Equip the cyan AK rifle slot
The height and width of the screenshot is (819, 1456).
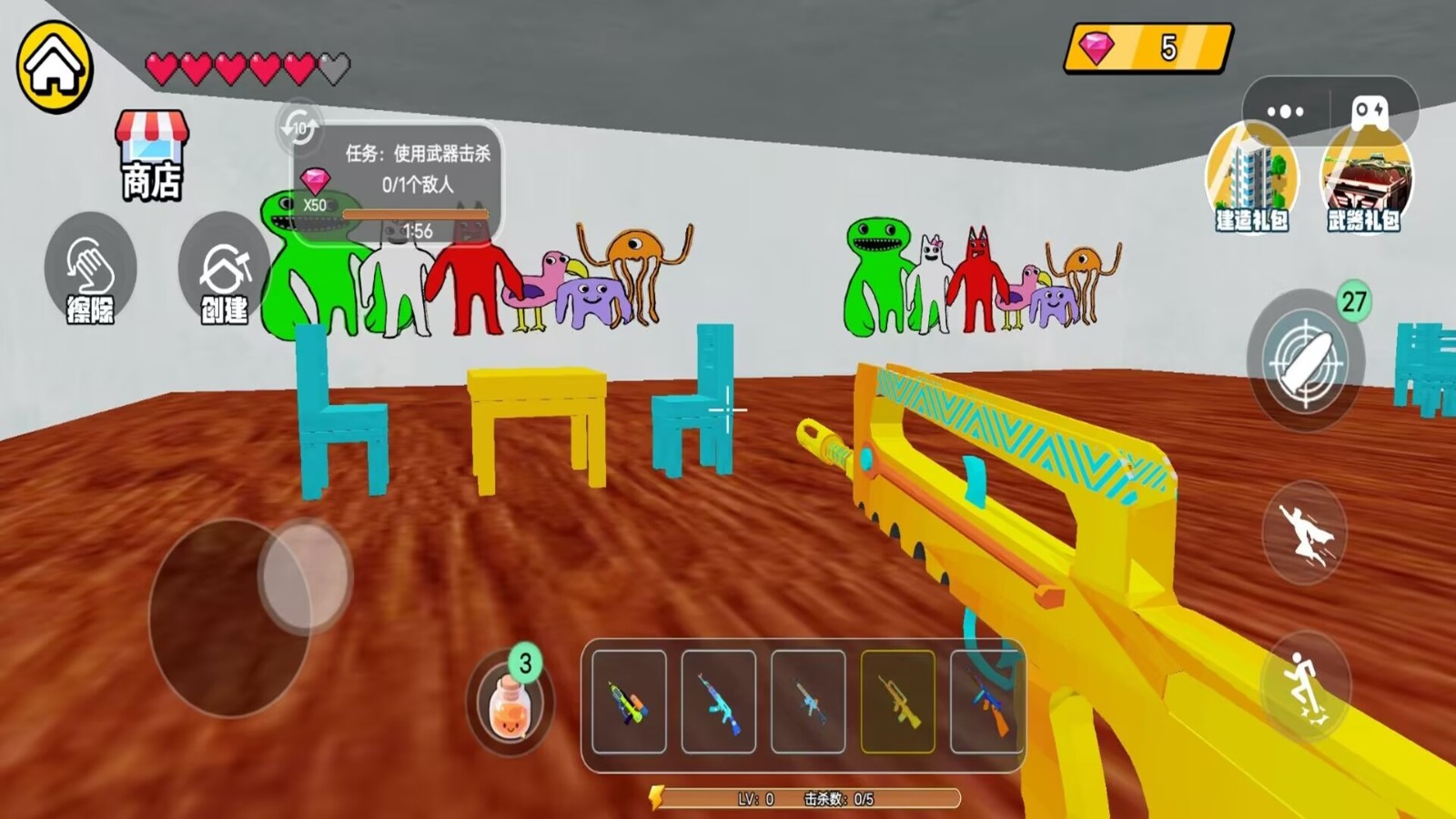718,702
